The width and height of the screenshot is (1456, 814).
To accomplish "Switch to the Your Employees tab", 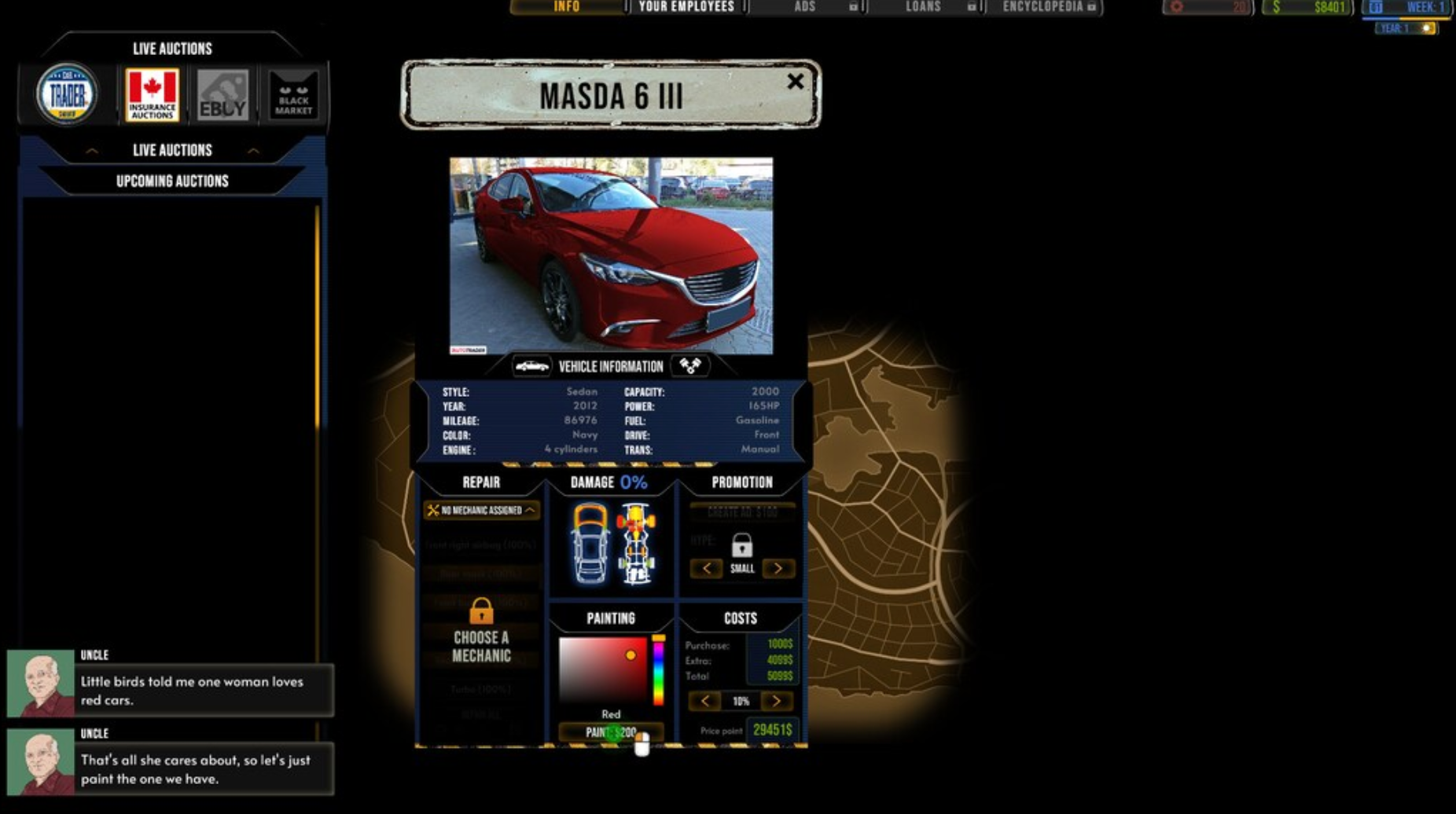I will tap(685, 7).
